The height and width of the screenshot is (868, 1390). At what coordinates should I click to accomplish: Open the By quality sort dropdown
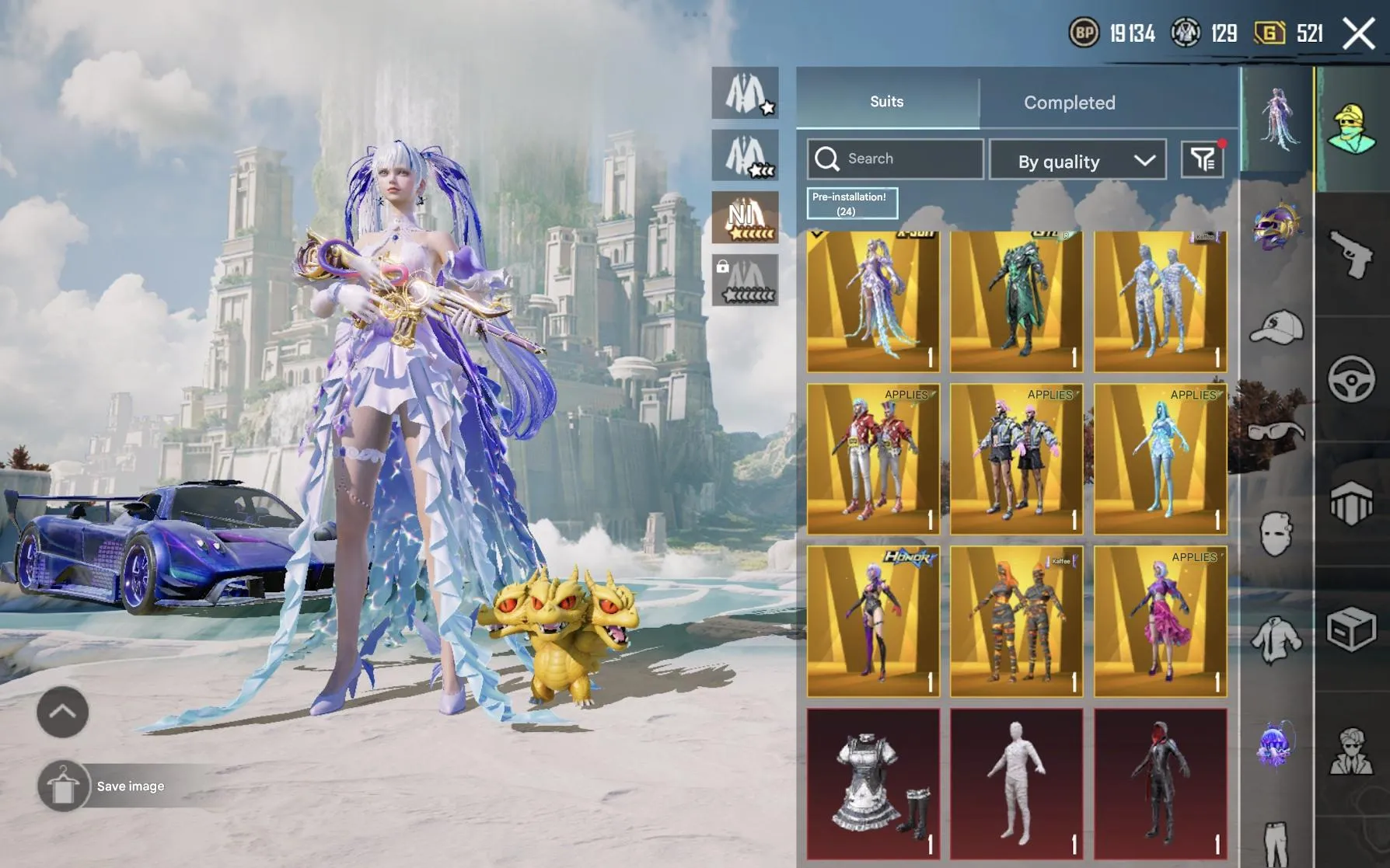click(x=1077, y=160)
